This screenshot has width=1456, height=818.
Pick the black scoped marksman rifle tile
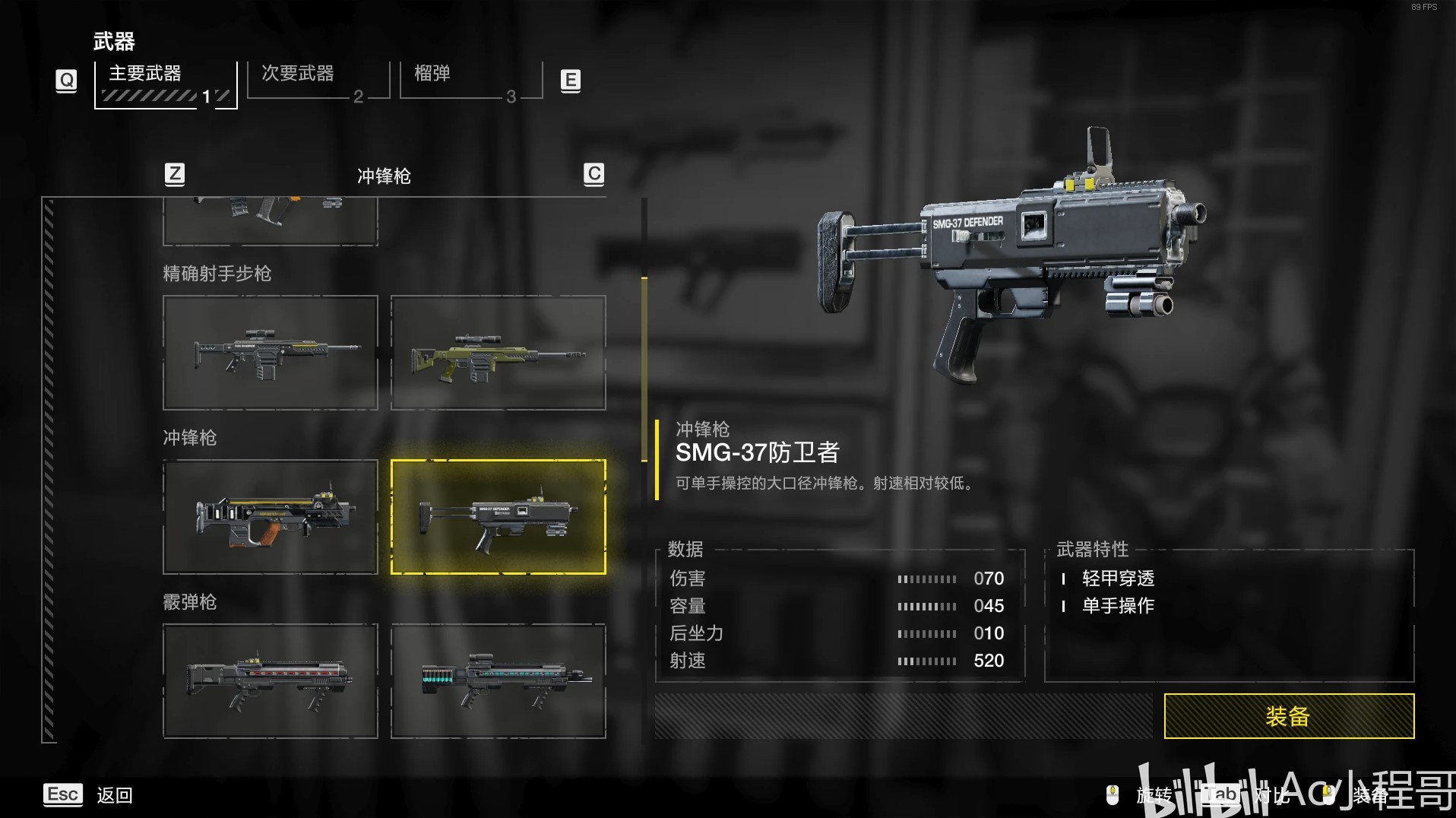[x=271, y=353]
